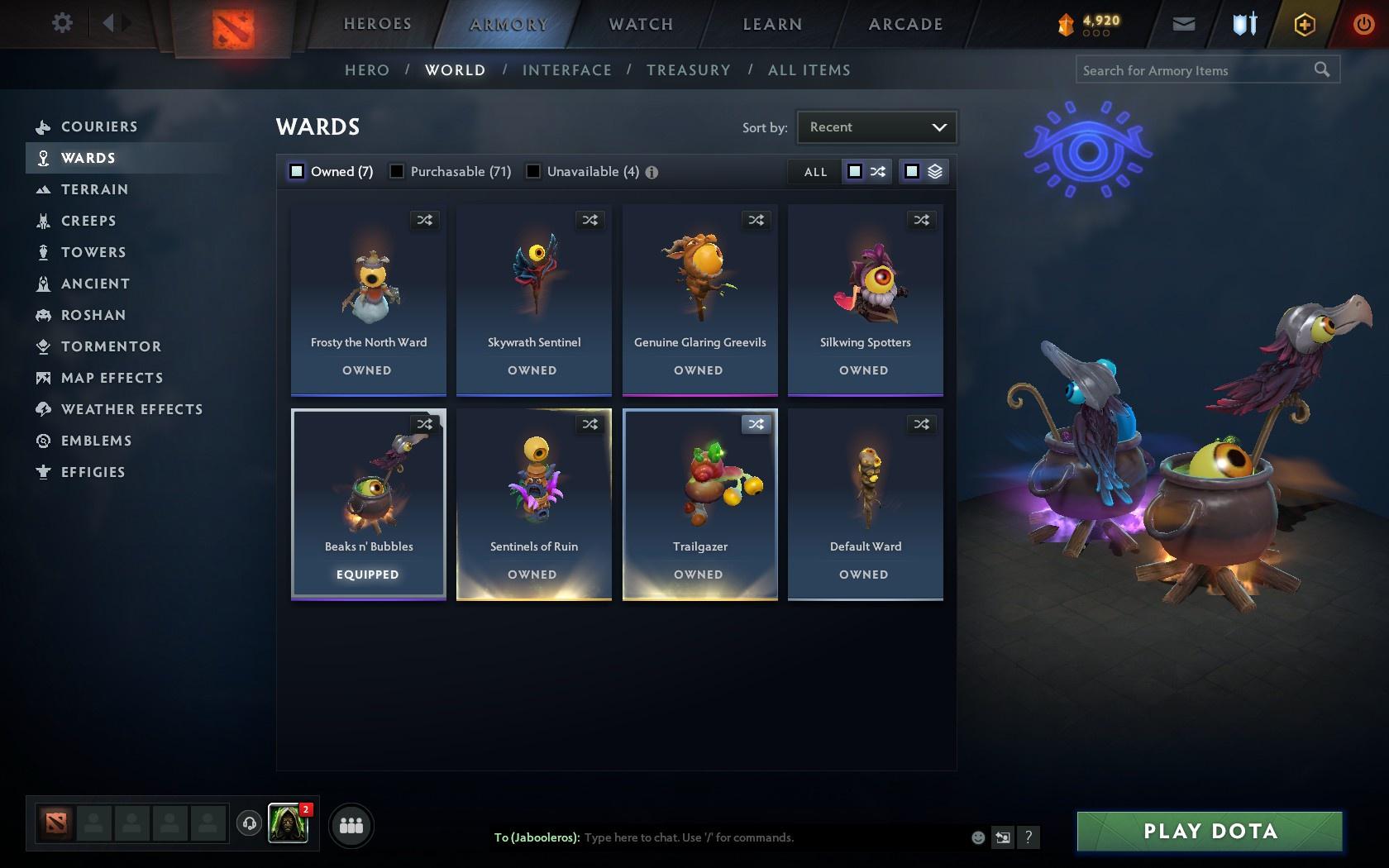The width and height of the screenshot is (1389, 868).
Task: Toggle the Unavailable items filter
Action: click(532, 171)
